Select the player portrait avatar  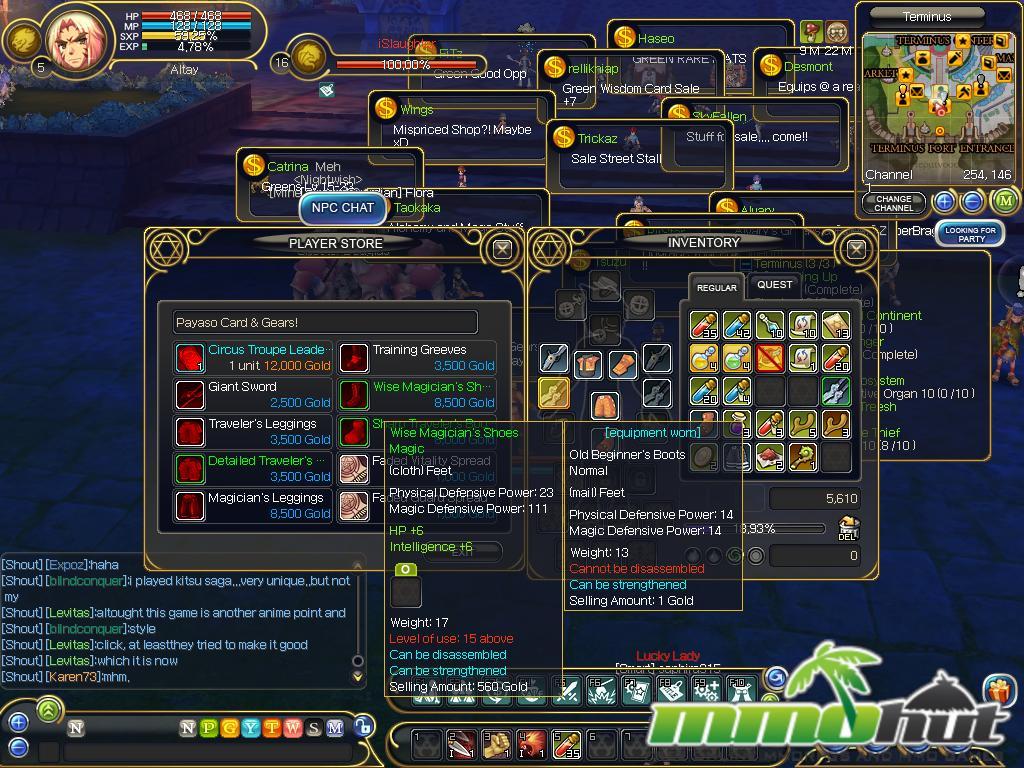[x=79, y=40]
